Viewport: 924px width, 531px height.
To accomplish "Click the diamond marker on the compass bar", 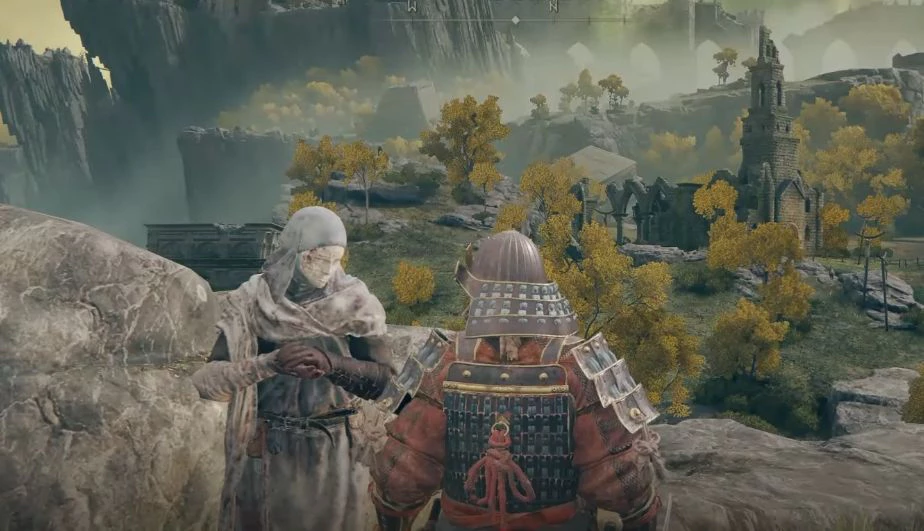I will click(515, 19).
